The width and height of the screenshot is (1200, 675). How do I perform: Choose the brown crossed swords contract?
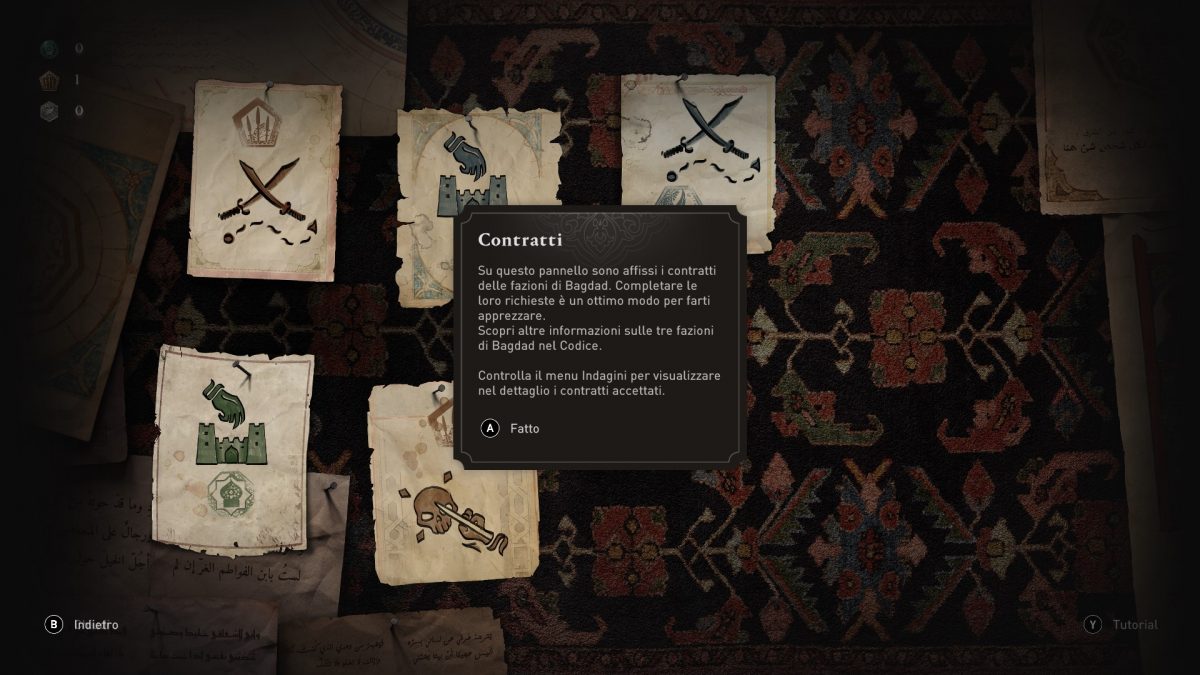click(265, 180)
